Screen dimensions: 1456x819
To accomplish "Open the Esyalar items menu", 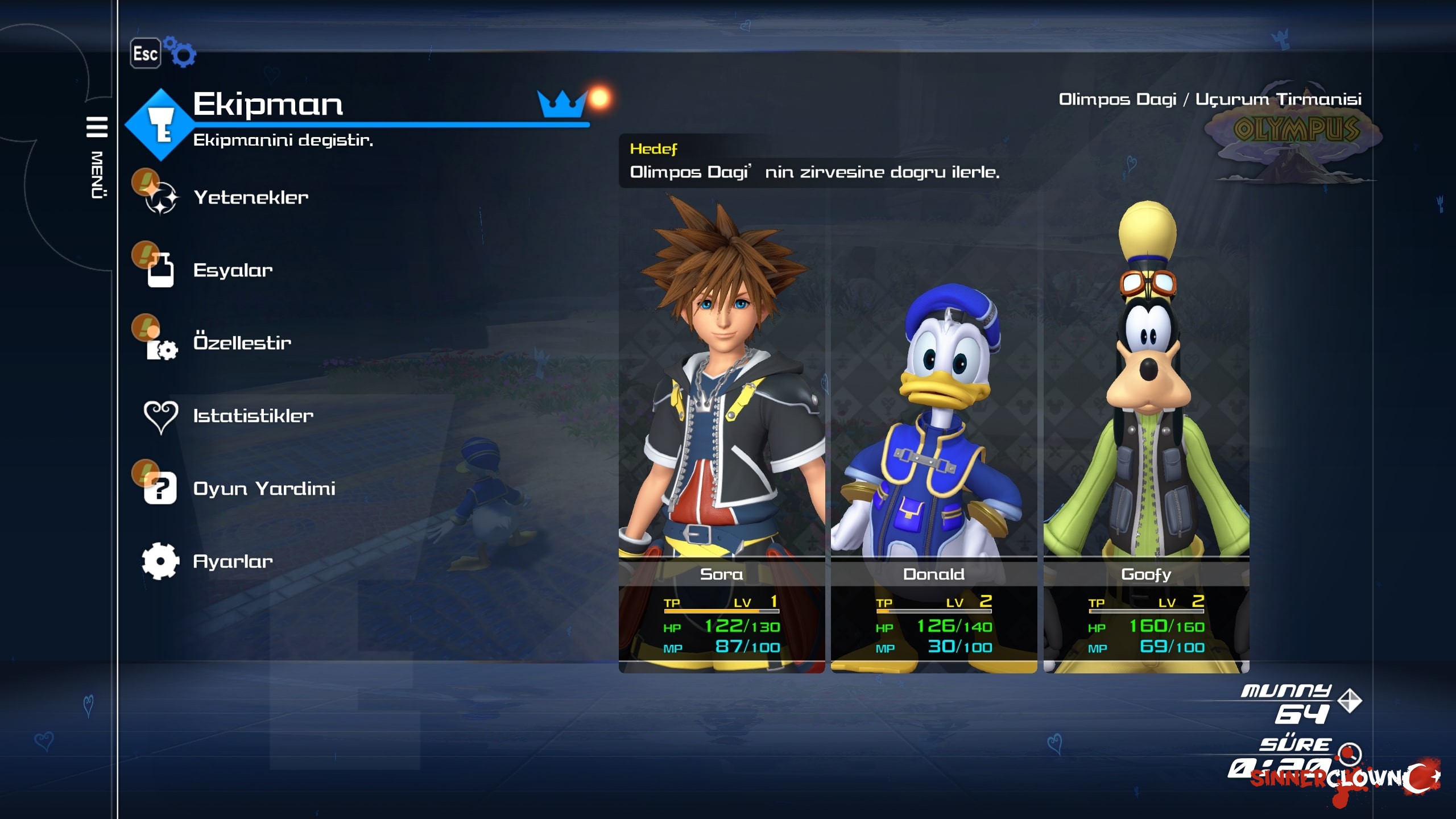I will pyautogui.click(x=233, y=270).
